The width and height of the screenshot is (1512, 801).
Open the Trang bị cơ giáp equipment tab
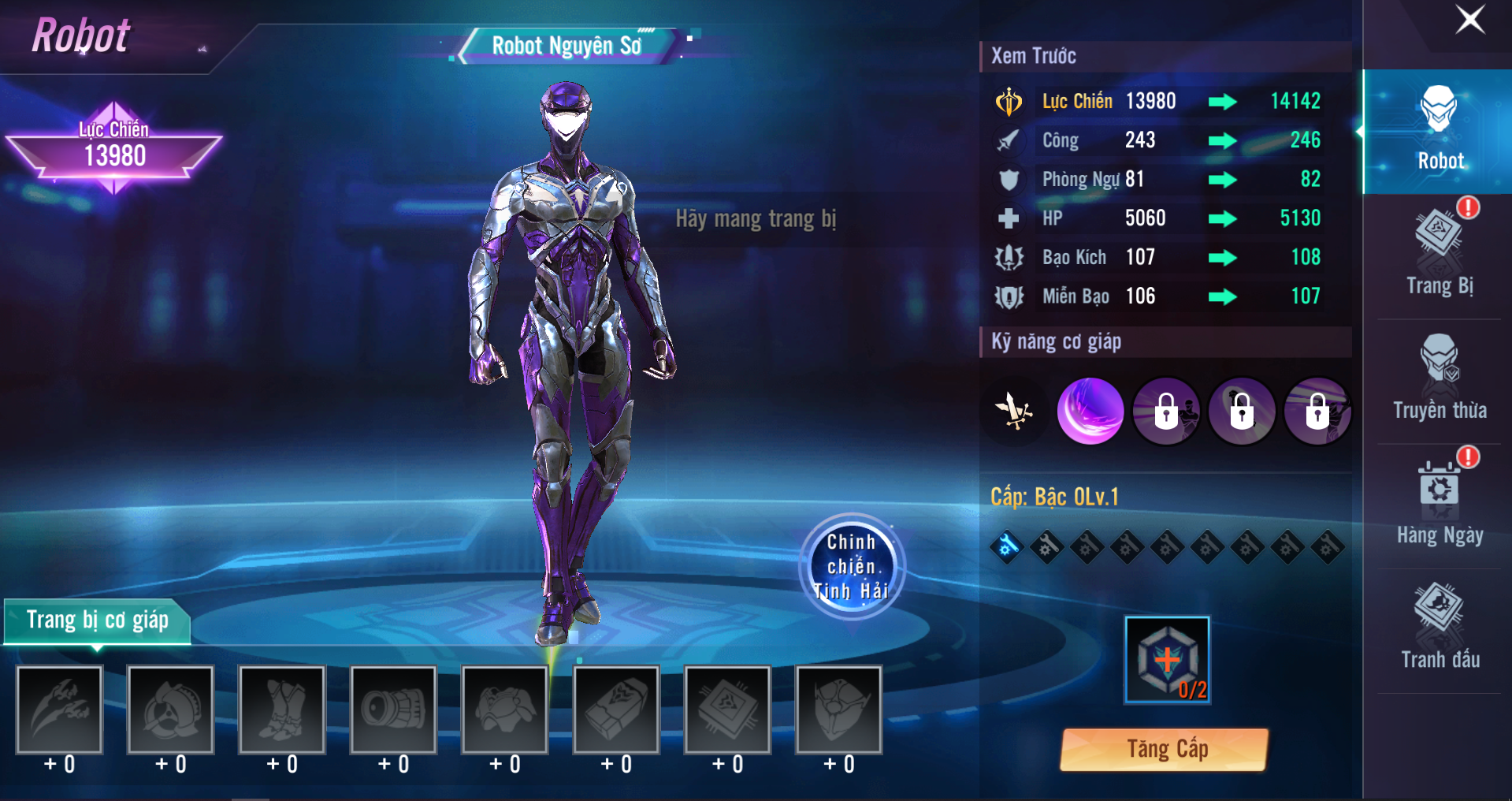pyautogui.click(x=98, y=620)
